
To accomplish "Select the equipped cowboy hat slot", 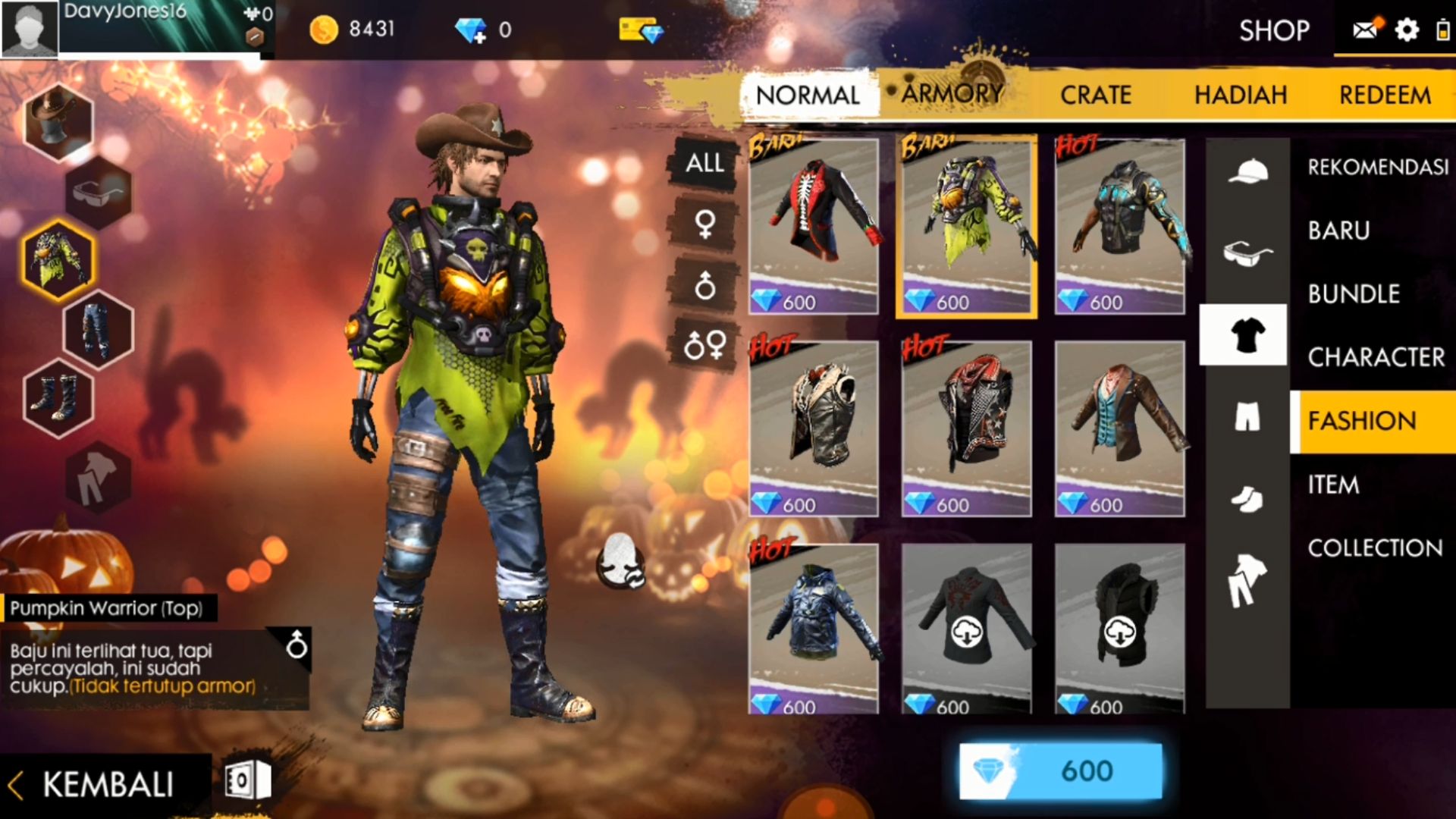I will (x=58, y=121).
